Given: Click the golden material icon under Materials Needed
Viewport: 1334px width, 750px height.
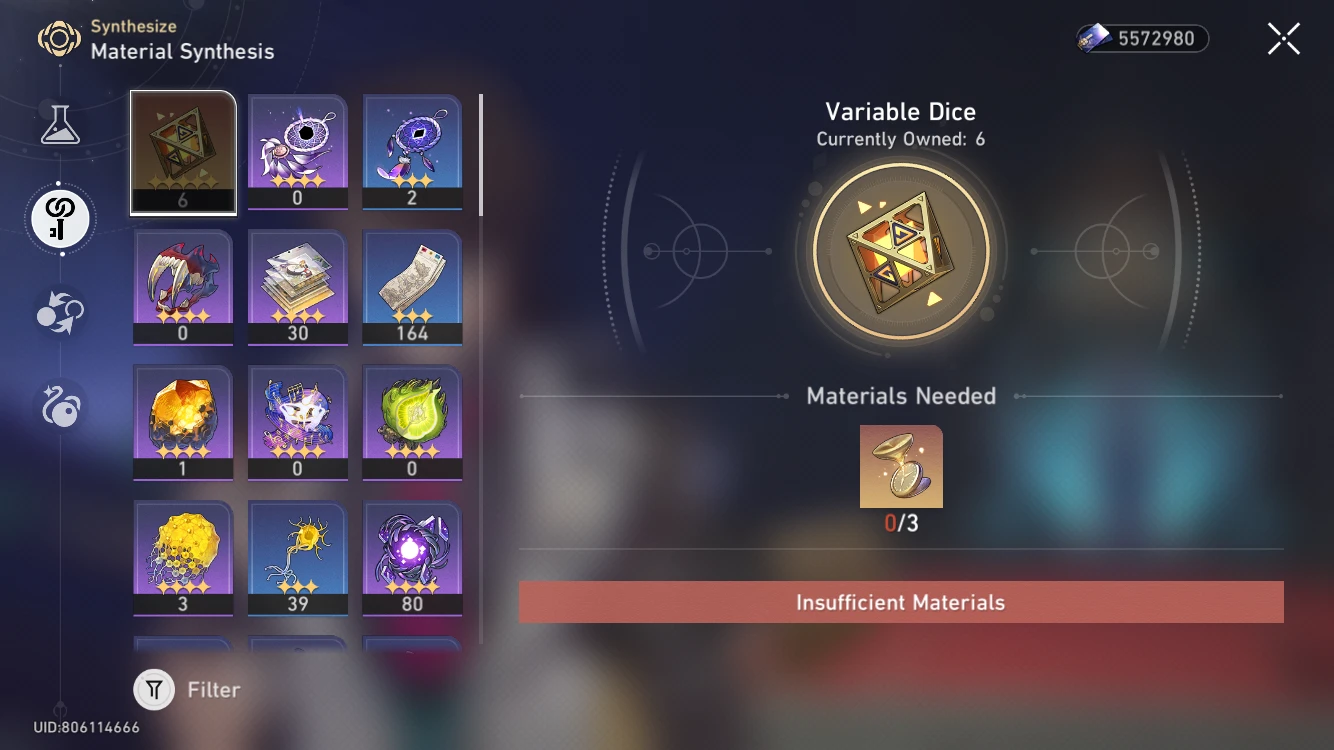Looking at the screenshot, I should (x=900, y=466).
